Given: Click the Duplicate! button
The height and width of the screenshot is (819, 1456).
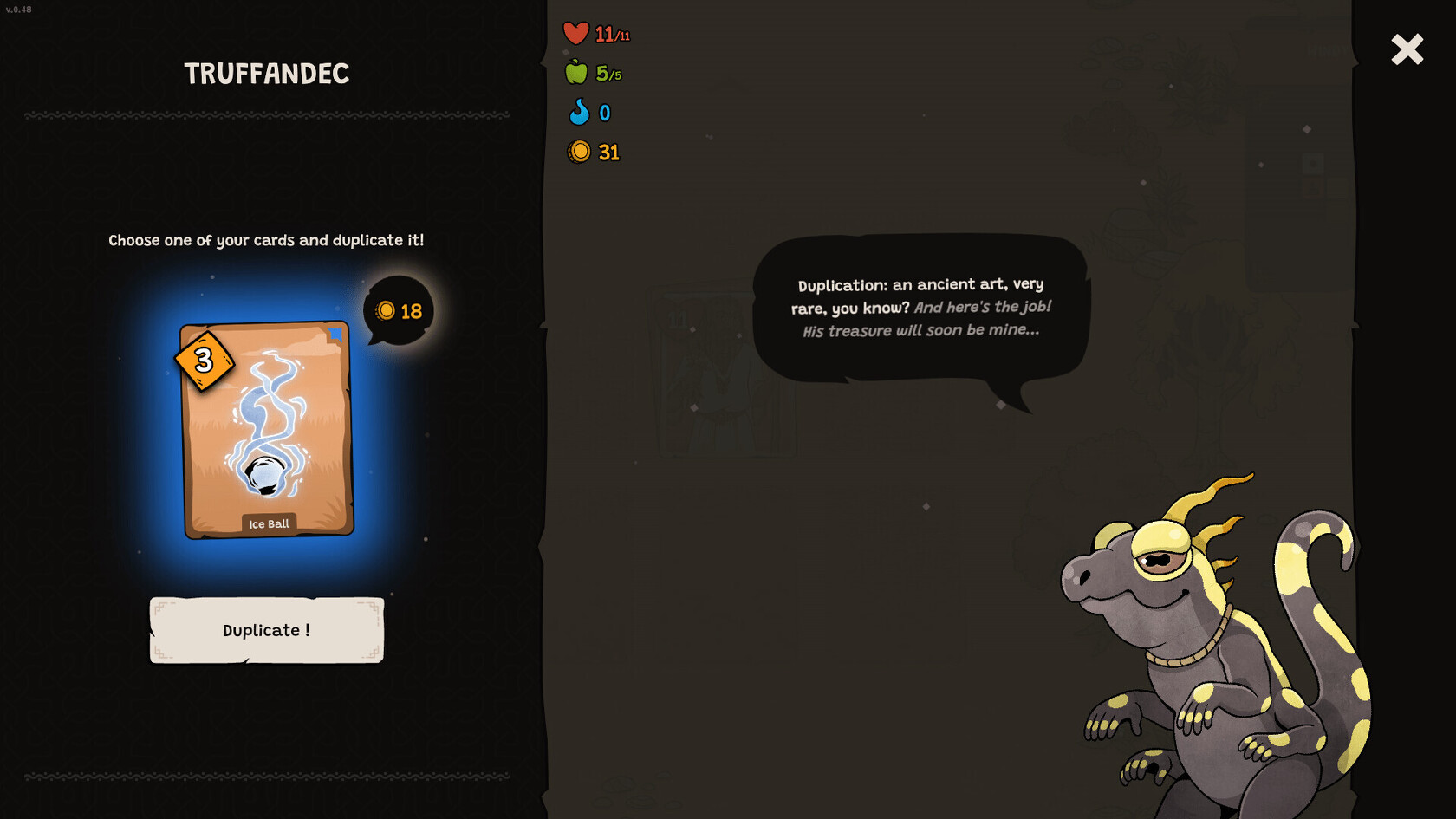Looking at the screenshot, I should [x=266, y=630].
